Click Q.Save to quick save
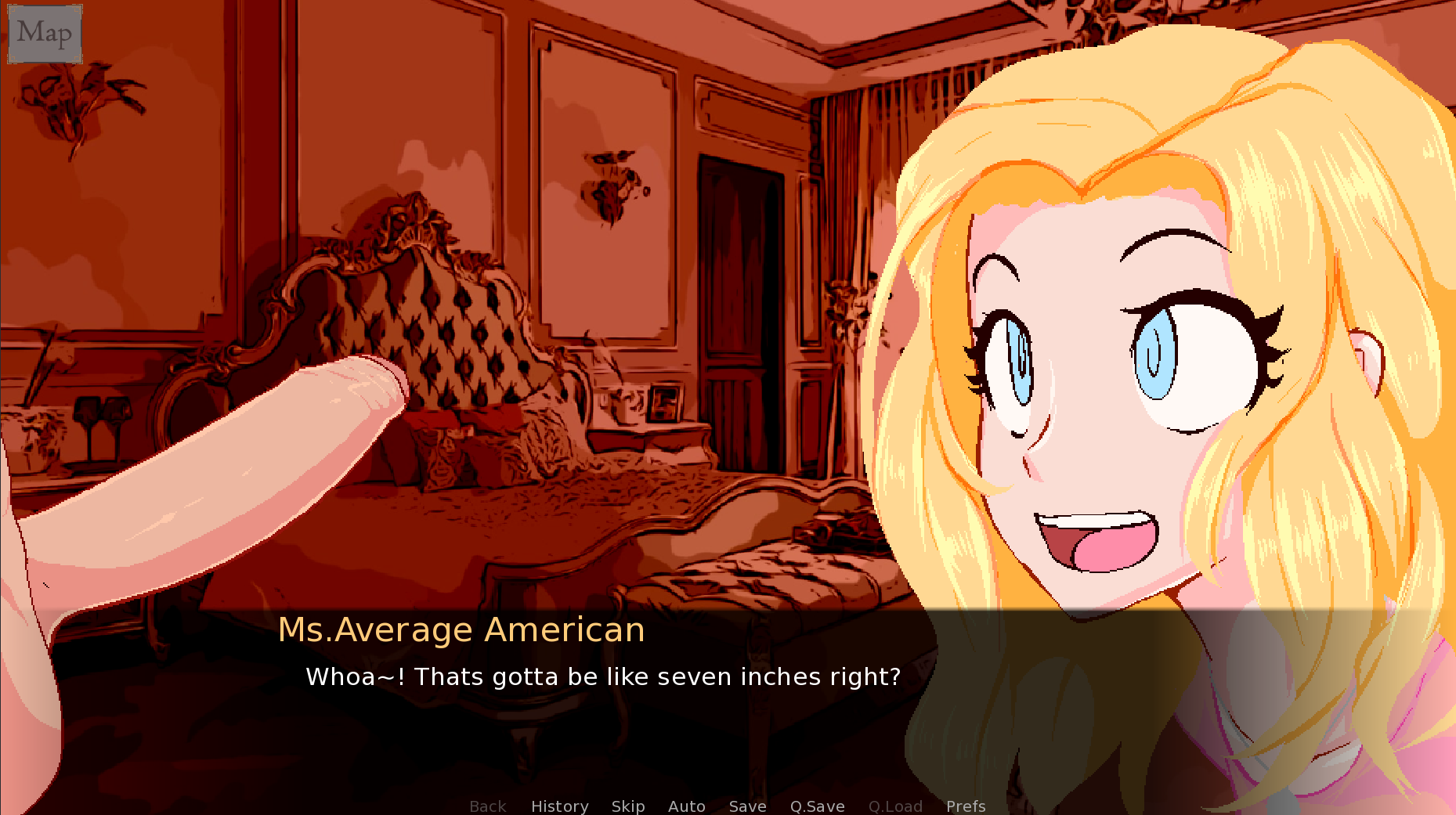This screenshot has height=815, width=1456. pyautogui.click(x=817, y=806)
